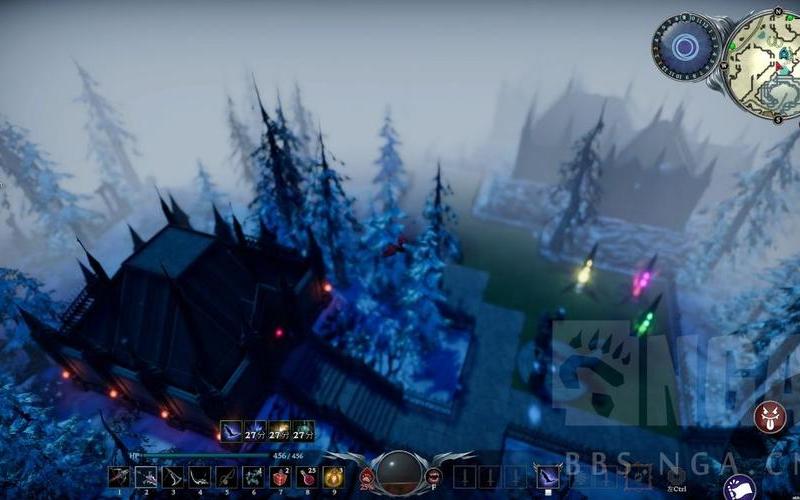Equip the weapon in hotbar slot 4
Screen dimensions: 800x500
(200, 477)
